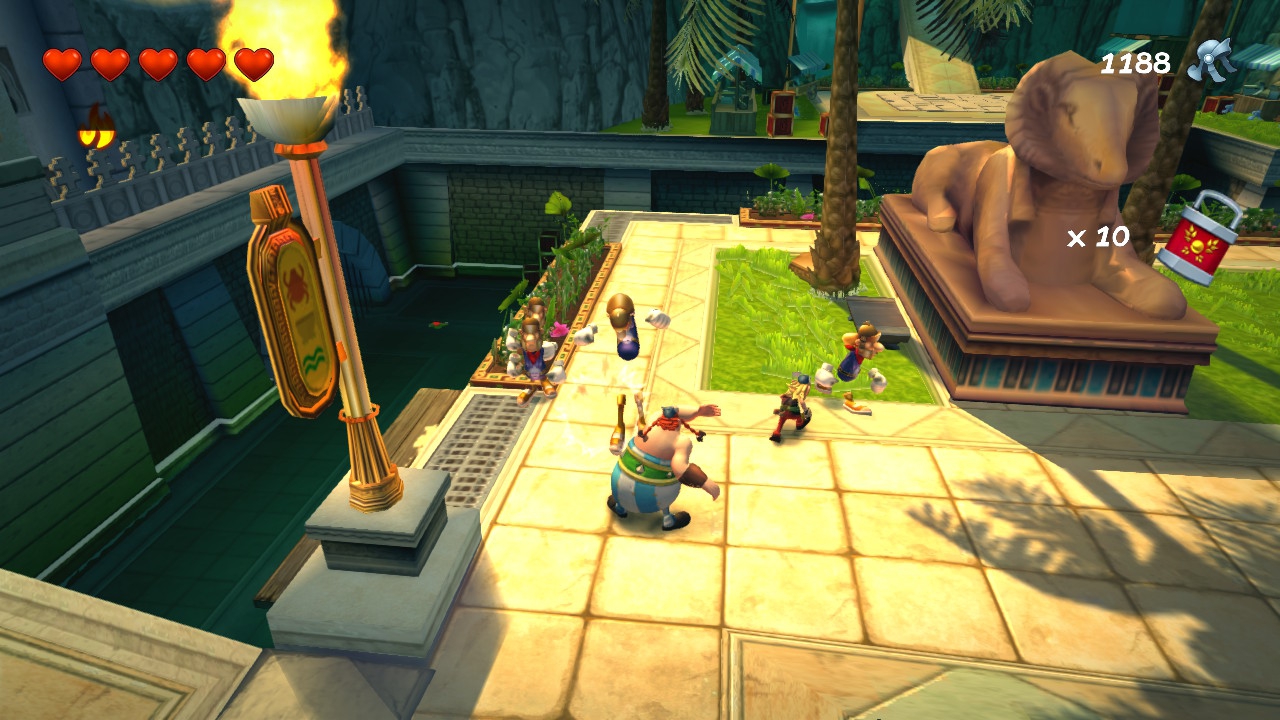Click the flame fury icon under the hearts
Viewport: 1280px width, 720px height.
(x=96, y=128)
